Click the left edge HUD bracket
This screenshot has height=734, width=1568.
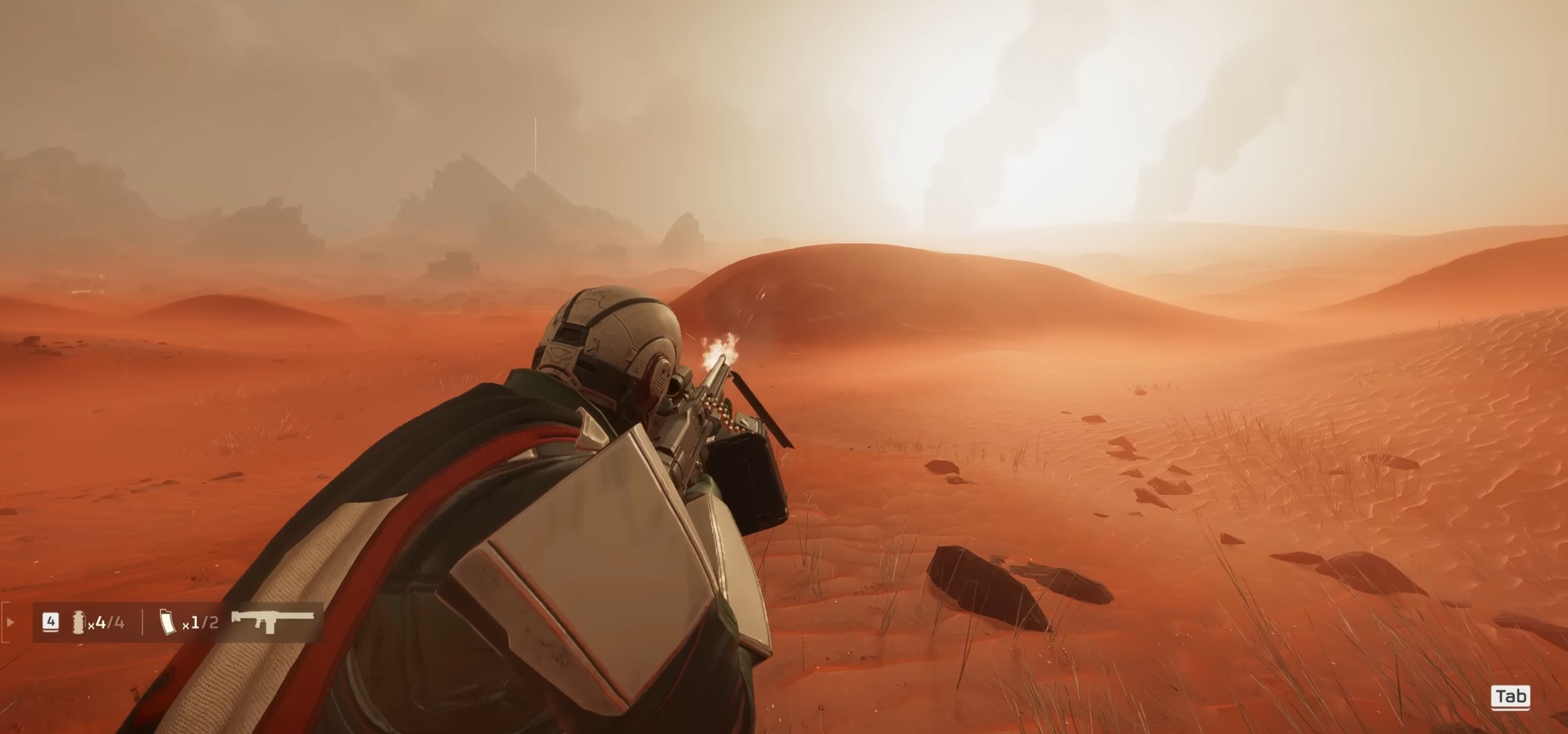click(4, 623)
